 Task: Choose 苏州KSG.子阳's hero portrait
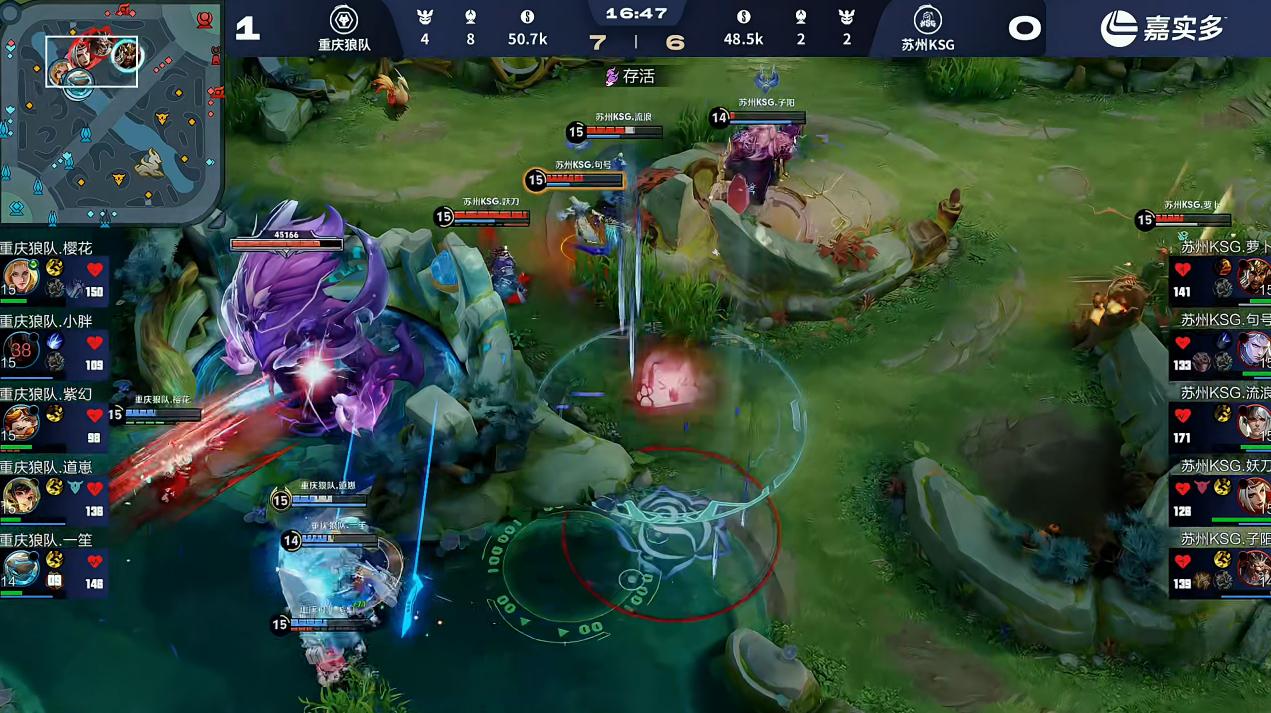1254,568
